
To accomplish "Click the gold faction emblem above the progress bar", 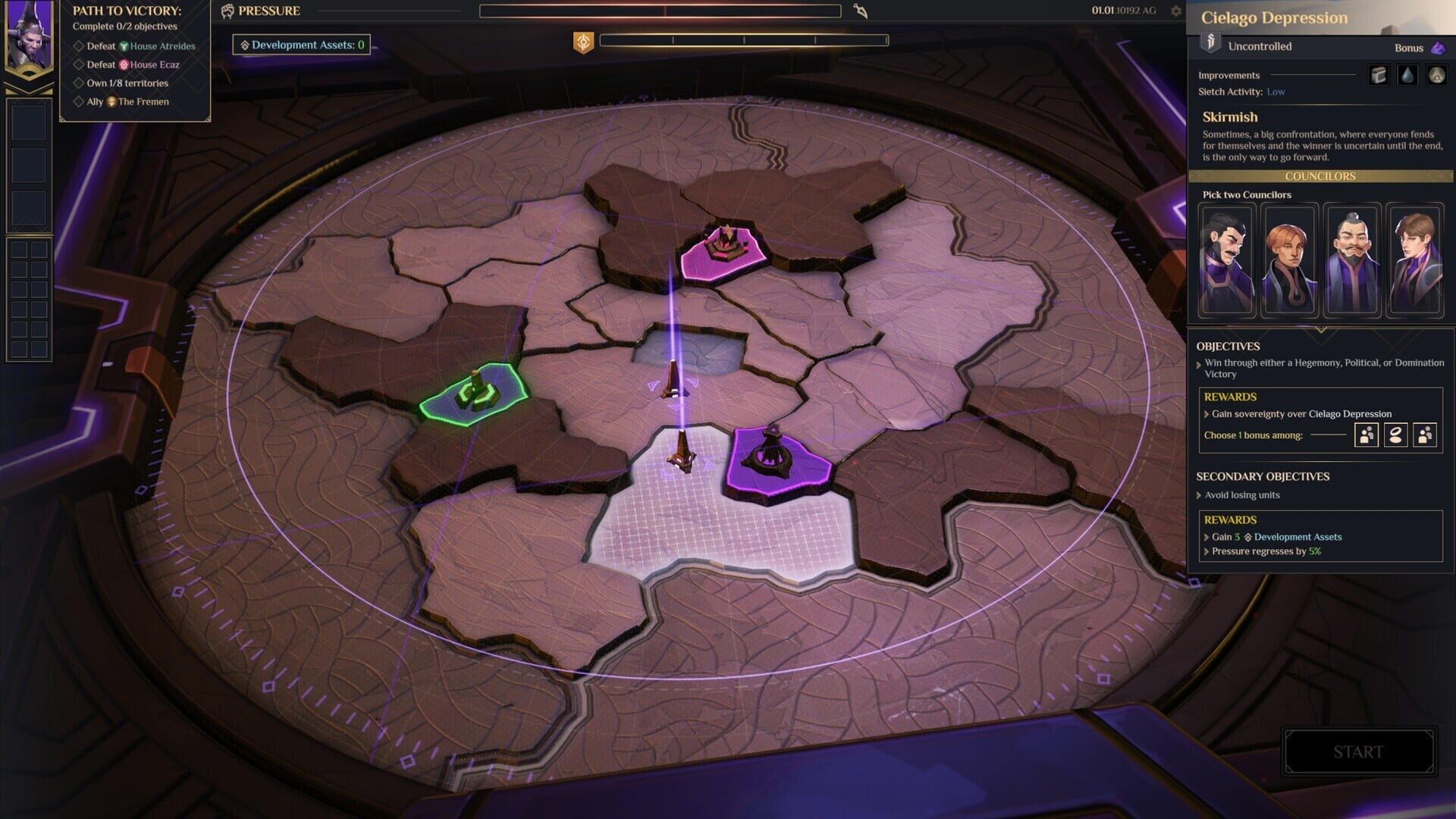I will point(582,42).
